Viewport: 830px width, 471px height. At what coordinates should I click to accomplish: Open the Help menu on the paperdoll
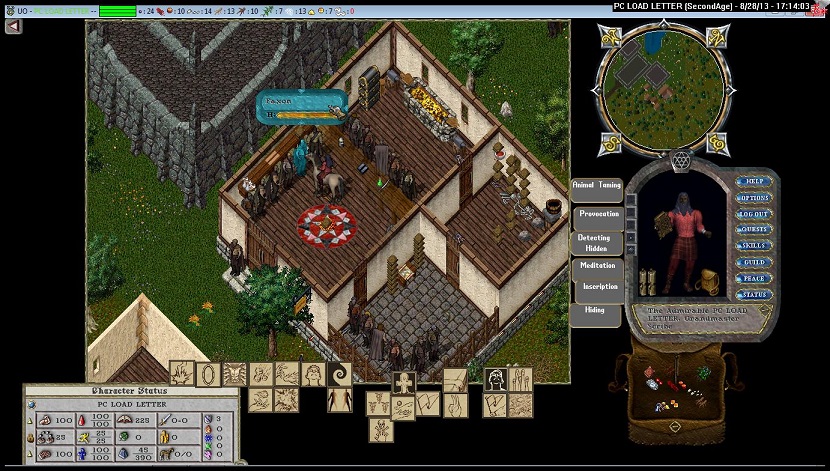click(x=754, y=182)
